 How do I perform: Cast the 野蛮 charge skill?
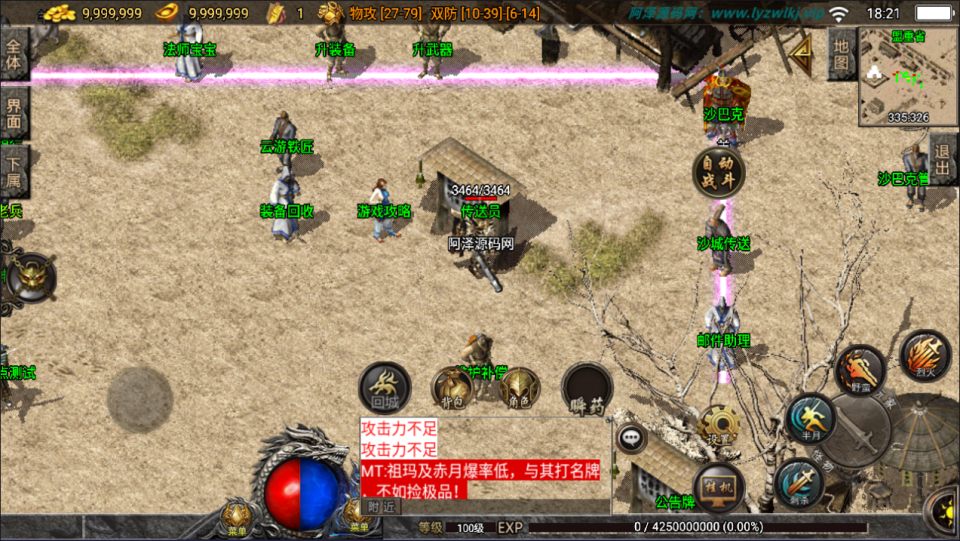(x=860, y=371)
